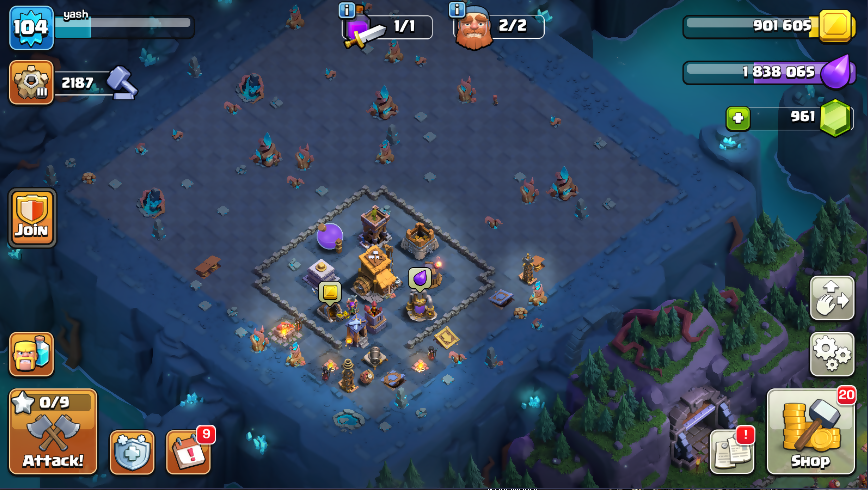
Task: Open the army barbarian icon
Action: pyautogui.click(x=31, y=353)
